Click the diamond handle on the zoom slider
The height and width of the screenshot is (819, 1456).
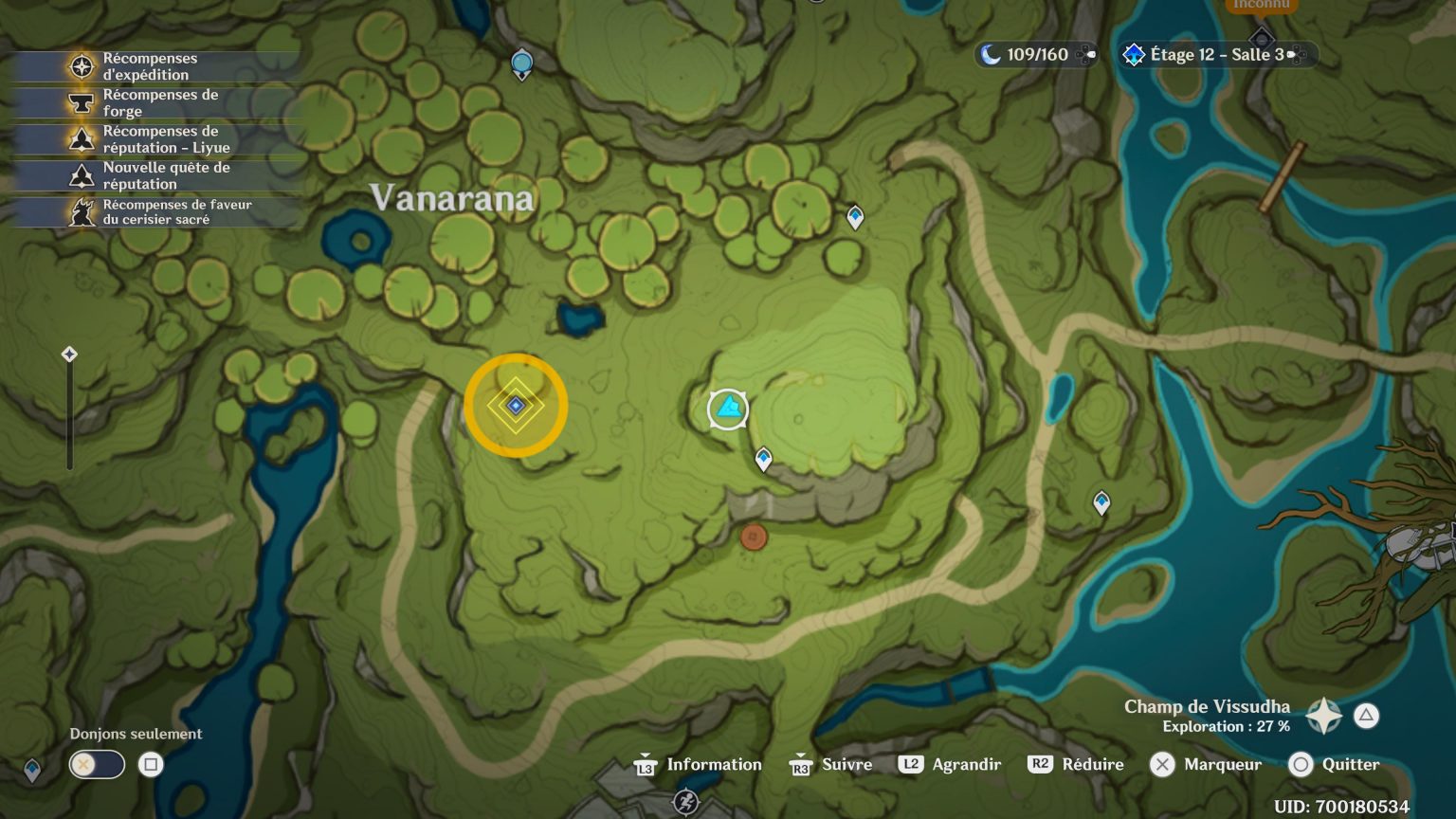(x=68, y=355)
